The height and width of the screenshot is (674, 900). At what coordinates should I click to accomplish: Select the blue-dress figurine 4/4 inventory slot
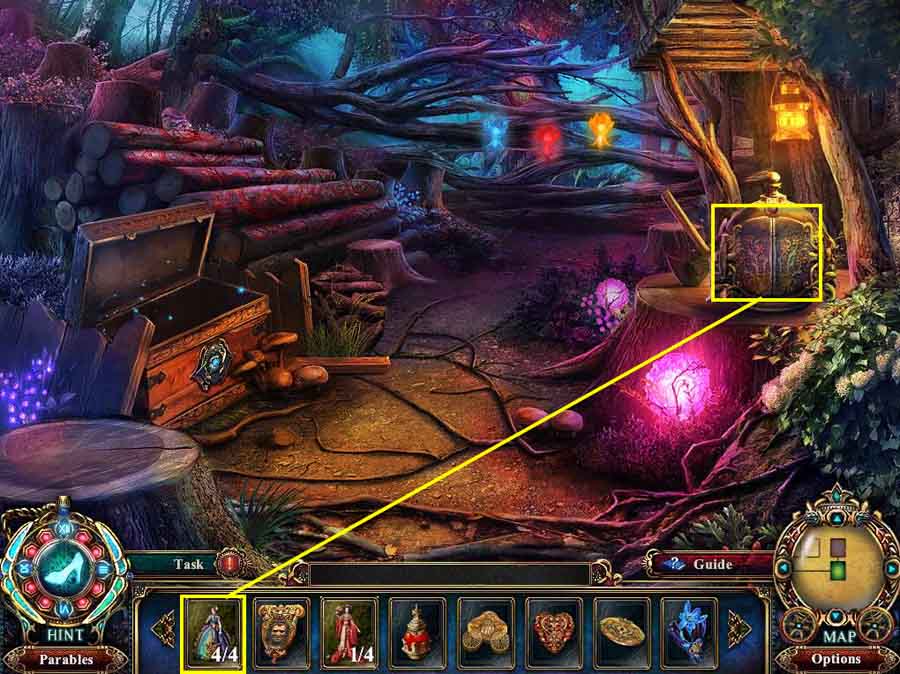pyautogui.click(x=212, y=632)
